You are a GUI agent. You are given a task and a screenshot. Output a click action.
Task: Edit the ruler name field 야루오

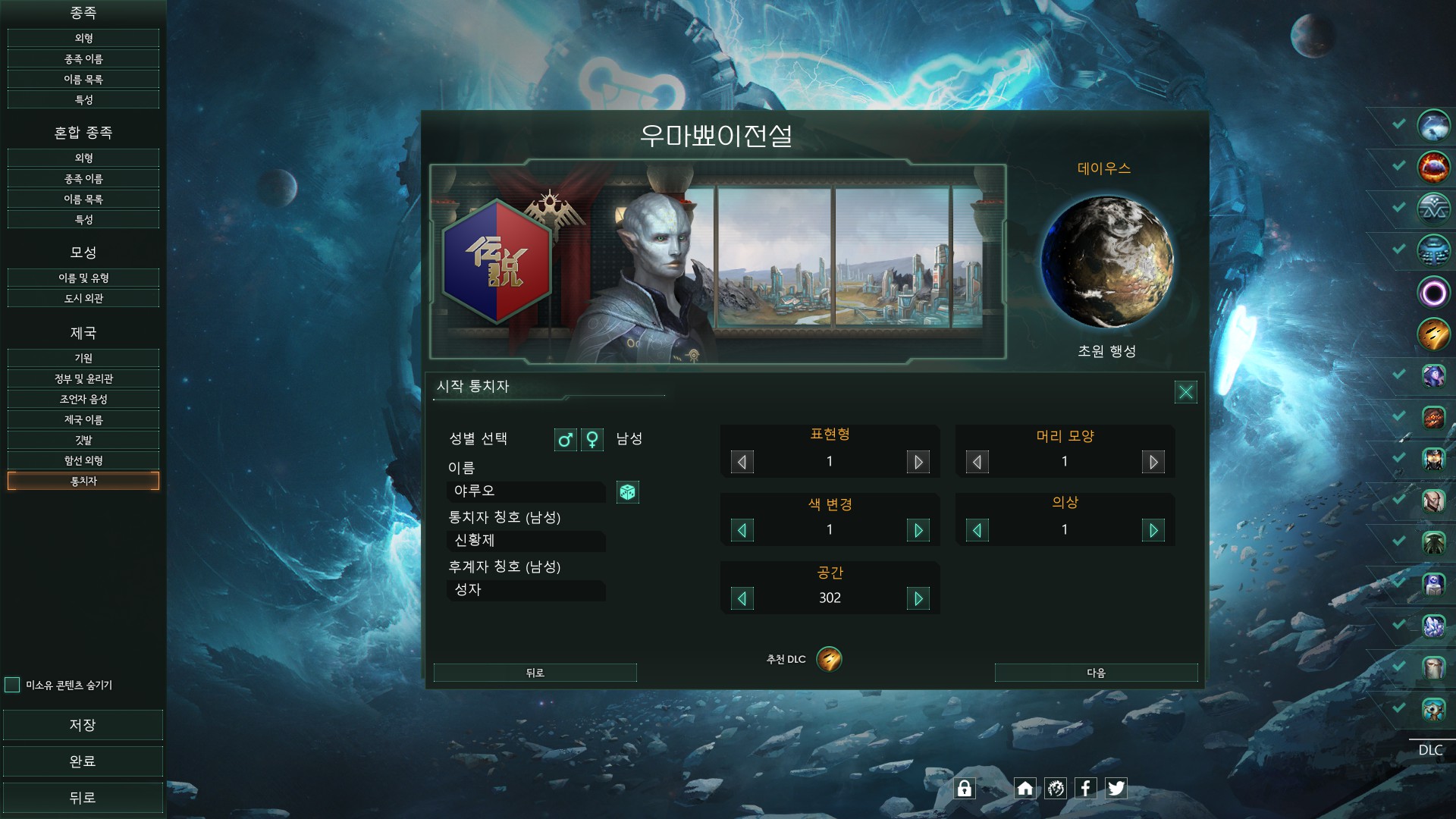pyautogui.click(x=526, y=491)
